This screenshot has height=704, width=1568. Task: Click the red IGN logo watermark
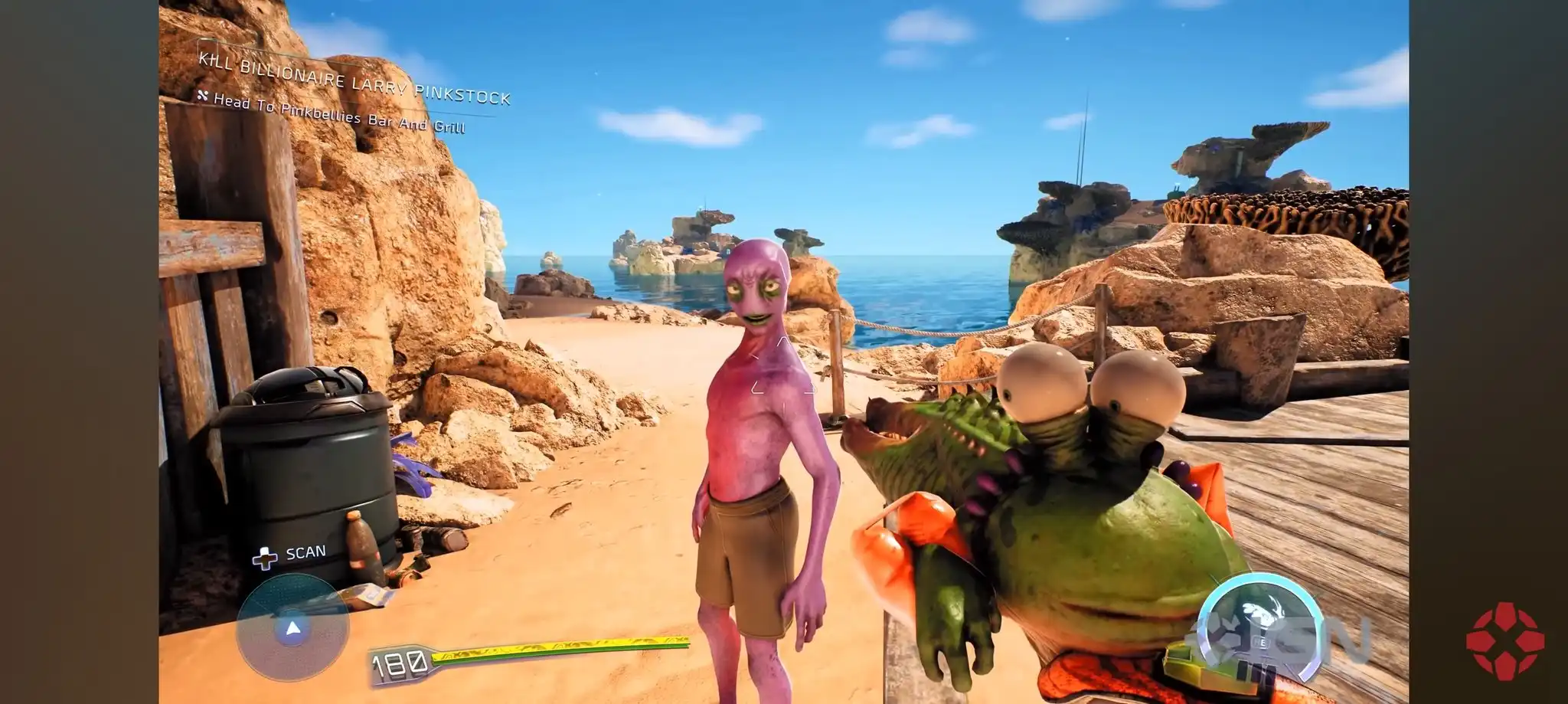1504,640
